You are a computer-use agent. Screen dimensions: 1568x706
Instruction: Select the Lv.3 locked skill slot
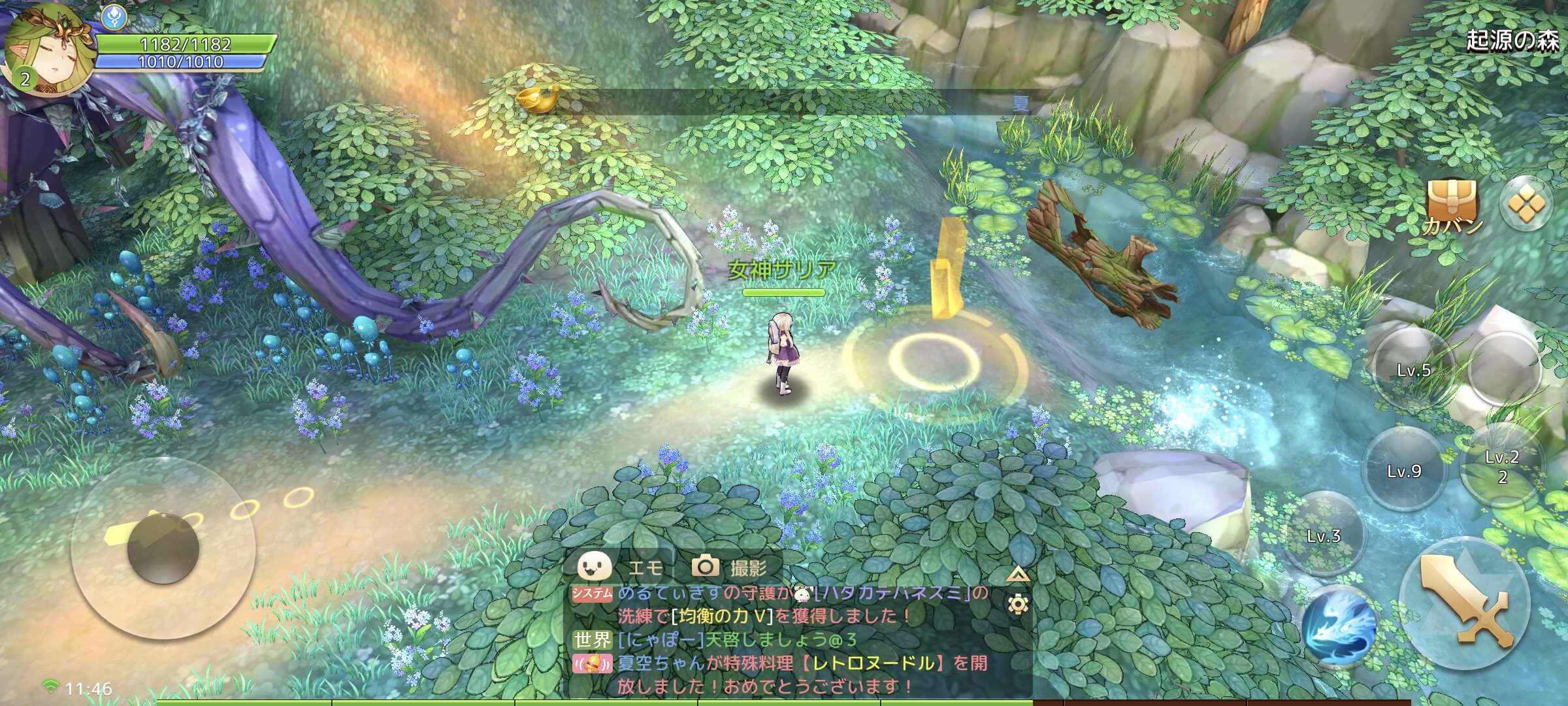click(x=1324, y=535)
